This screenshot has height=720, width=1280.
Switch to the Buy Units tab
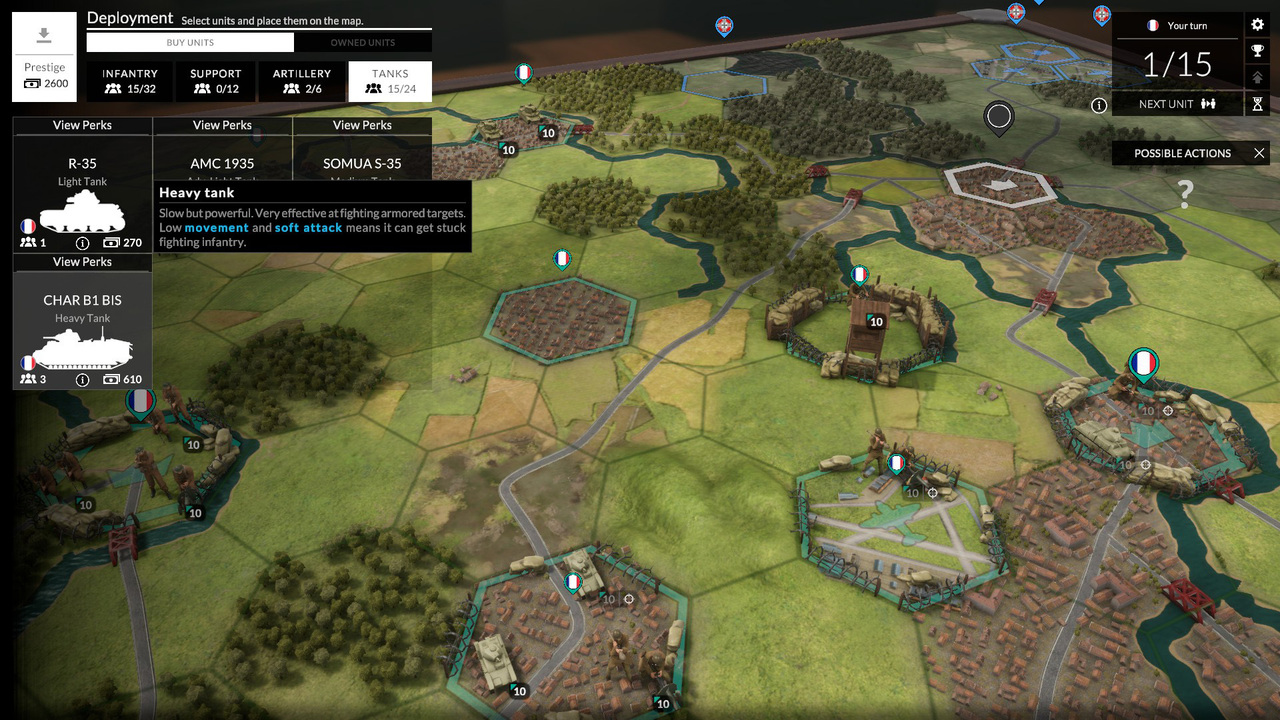coord(190,43)
